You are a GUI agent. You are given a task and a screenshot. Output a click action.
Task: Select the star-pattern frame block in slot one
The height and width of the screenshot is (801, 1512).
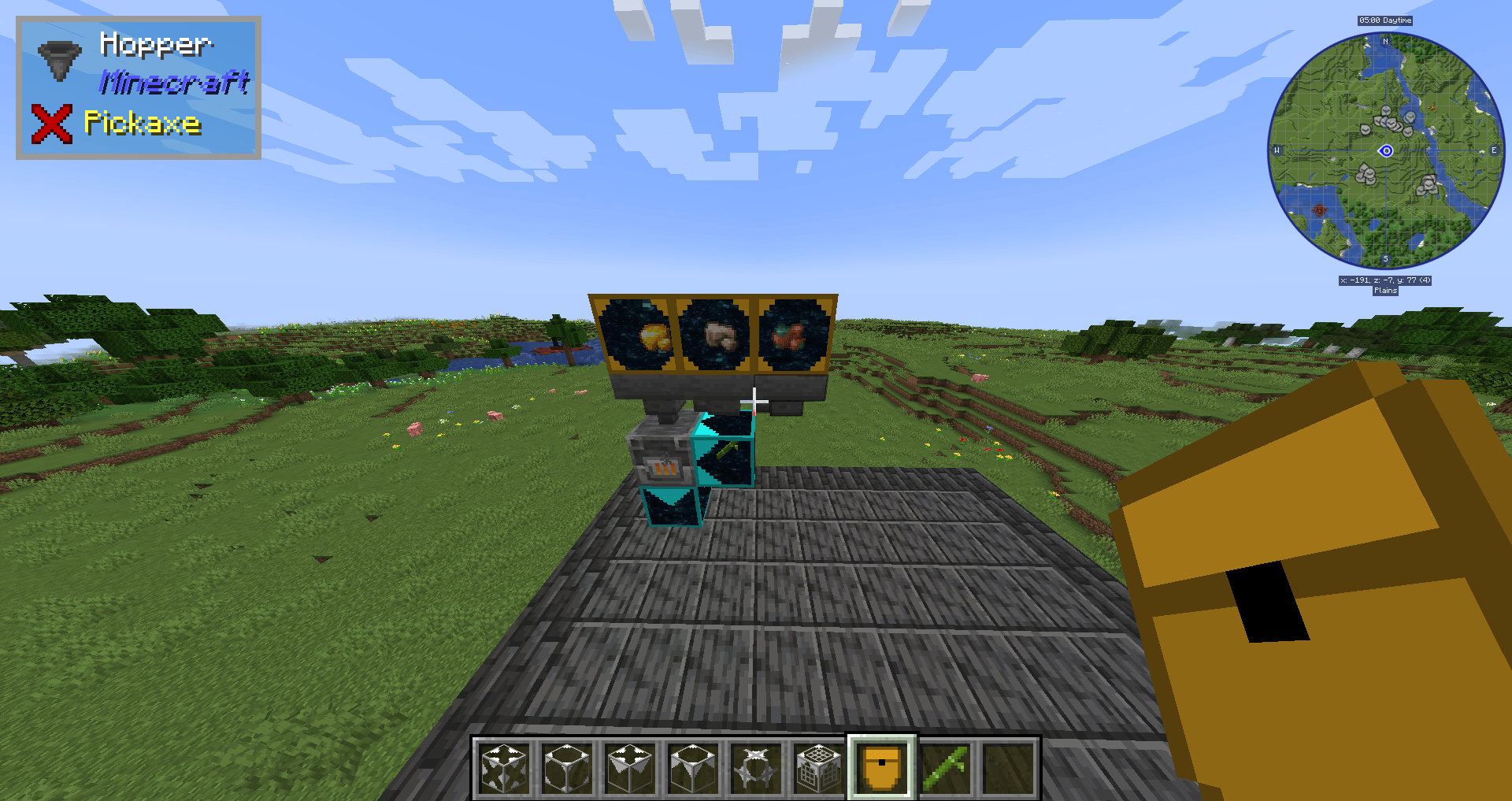(505, 764)
